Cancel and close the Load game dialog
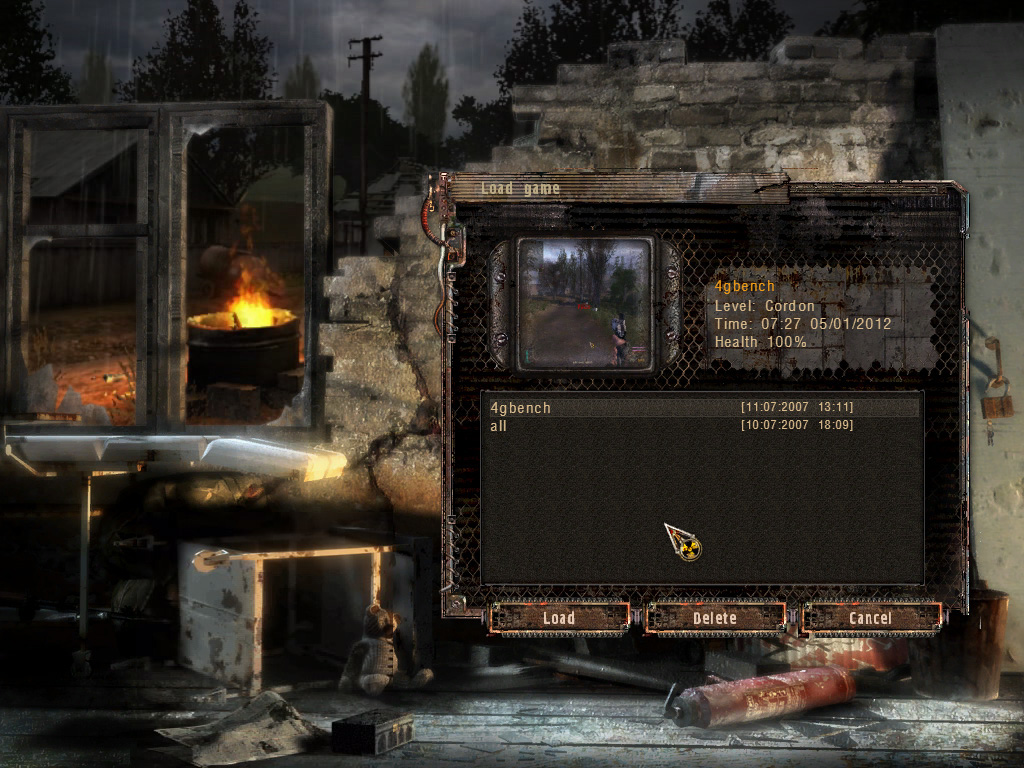 click(870, 618)
